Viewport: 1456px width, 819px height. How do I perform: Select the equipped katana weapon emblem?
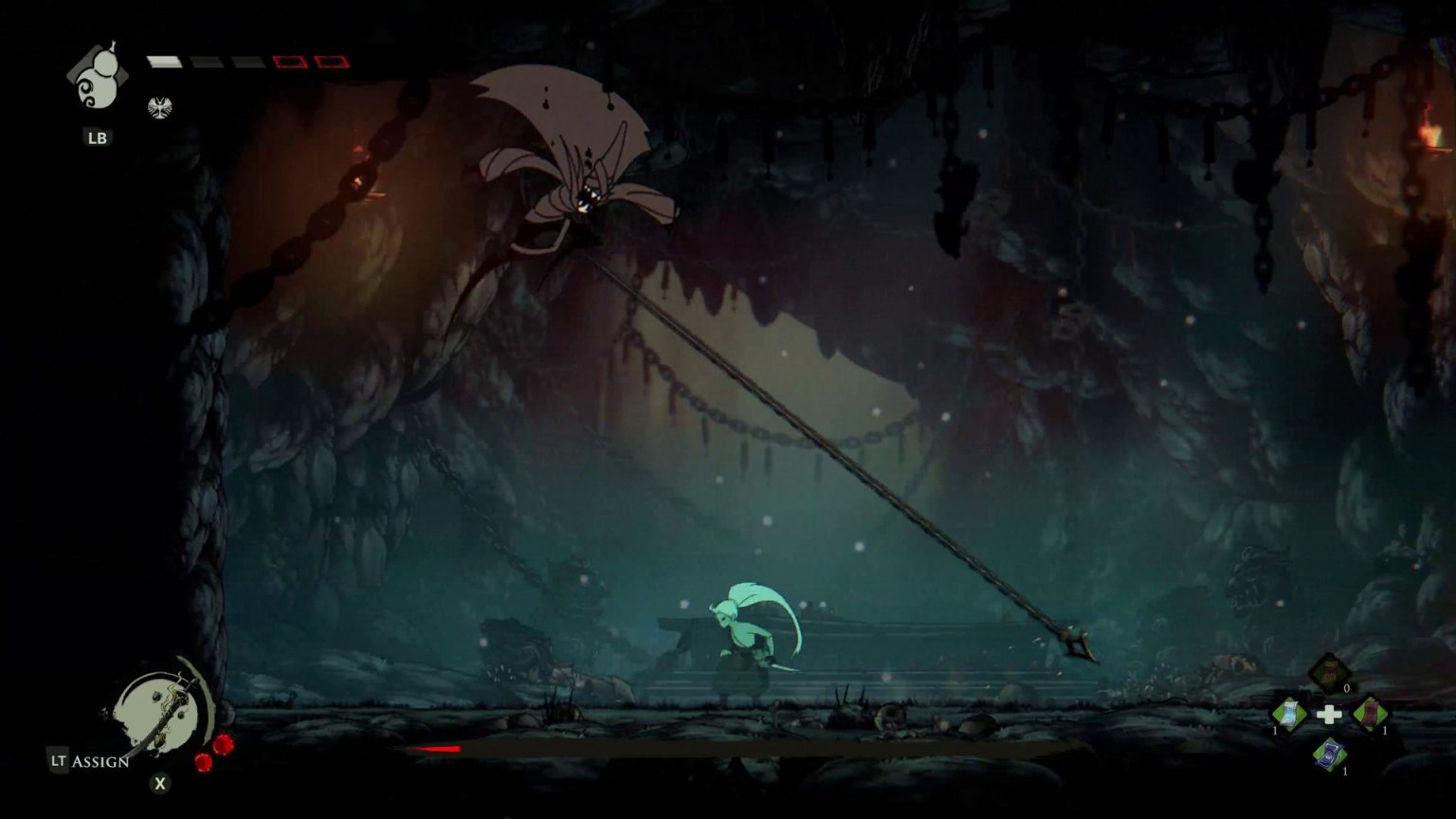coord(161,713)
